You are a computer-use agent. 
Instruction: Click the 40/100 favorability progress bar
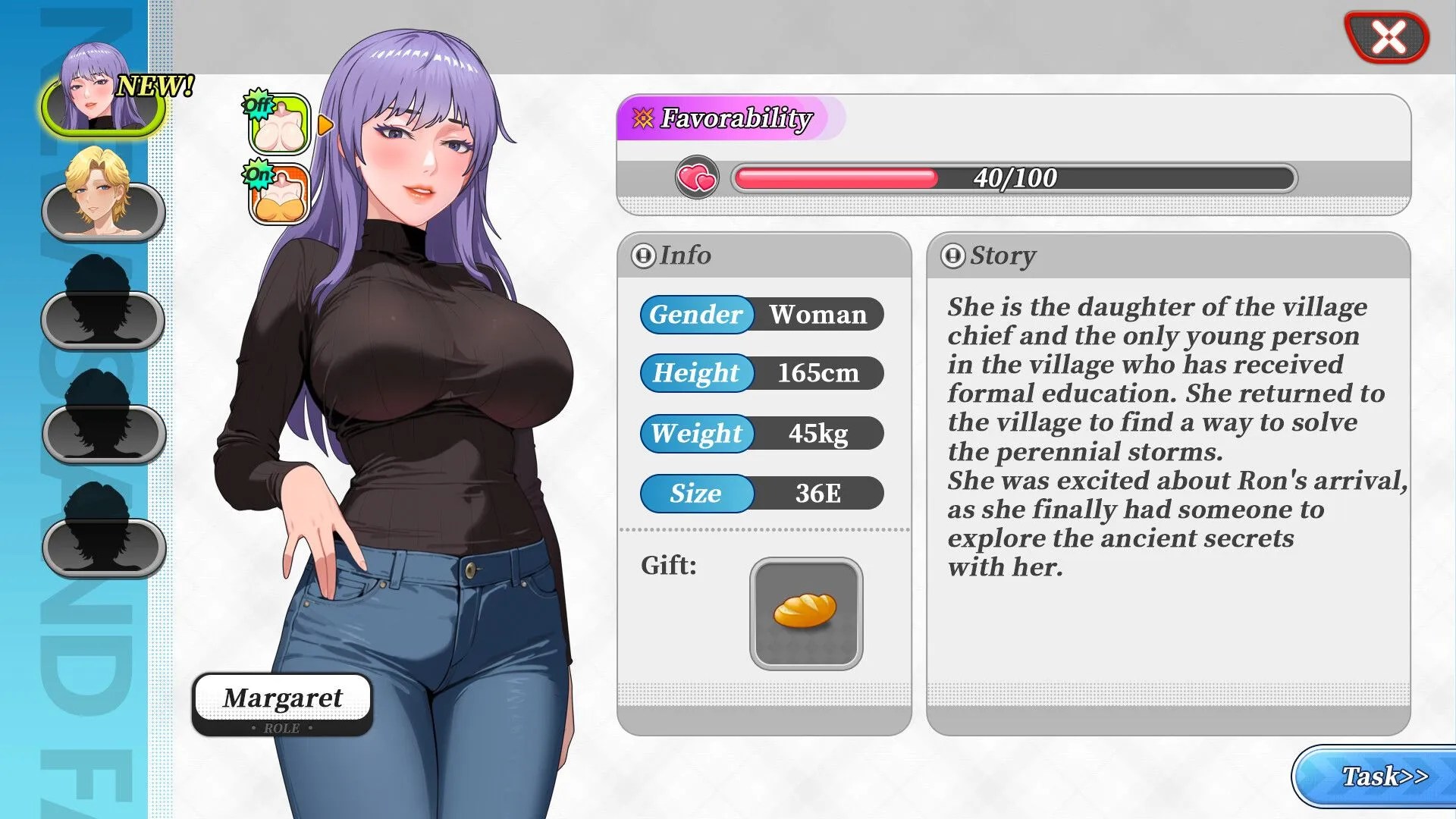click(x=1012, y=177)
